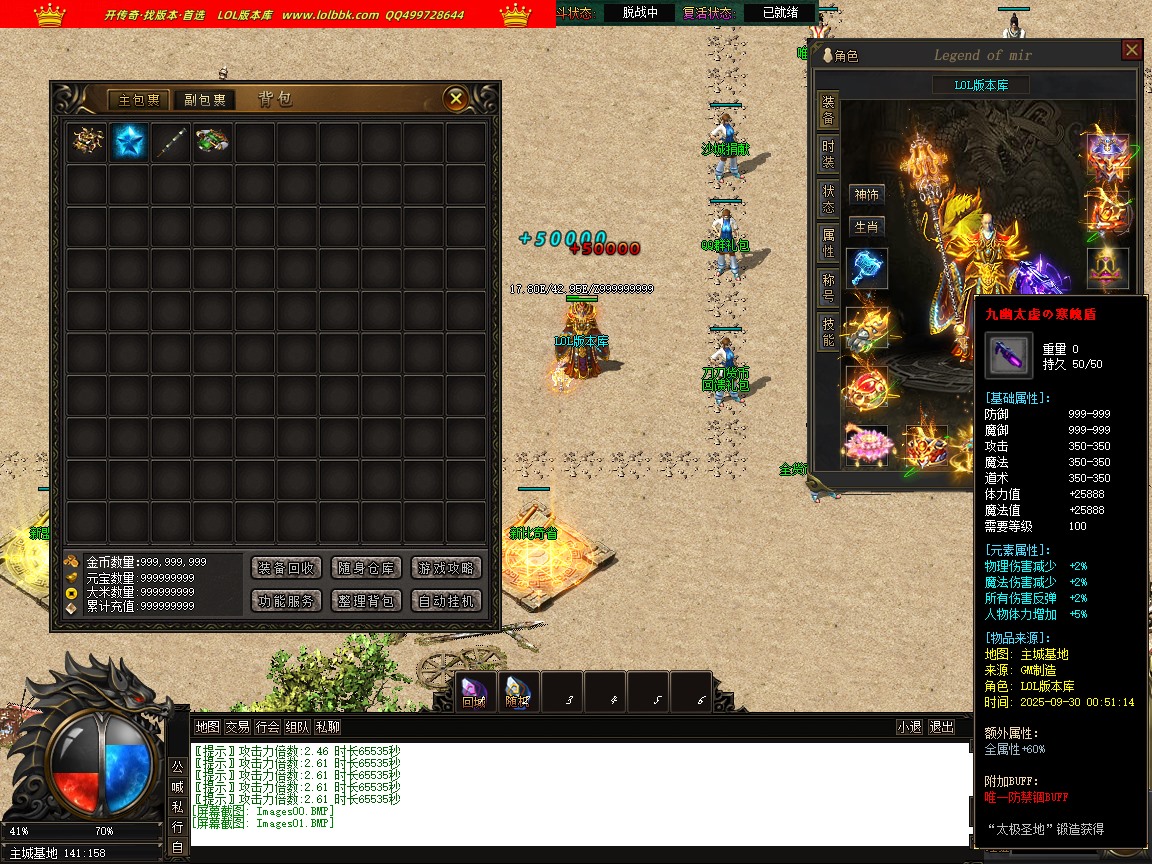This screenshot has width=1152, height=864.
Task: Open the 行会 guild button
Action: pos(267,727)
